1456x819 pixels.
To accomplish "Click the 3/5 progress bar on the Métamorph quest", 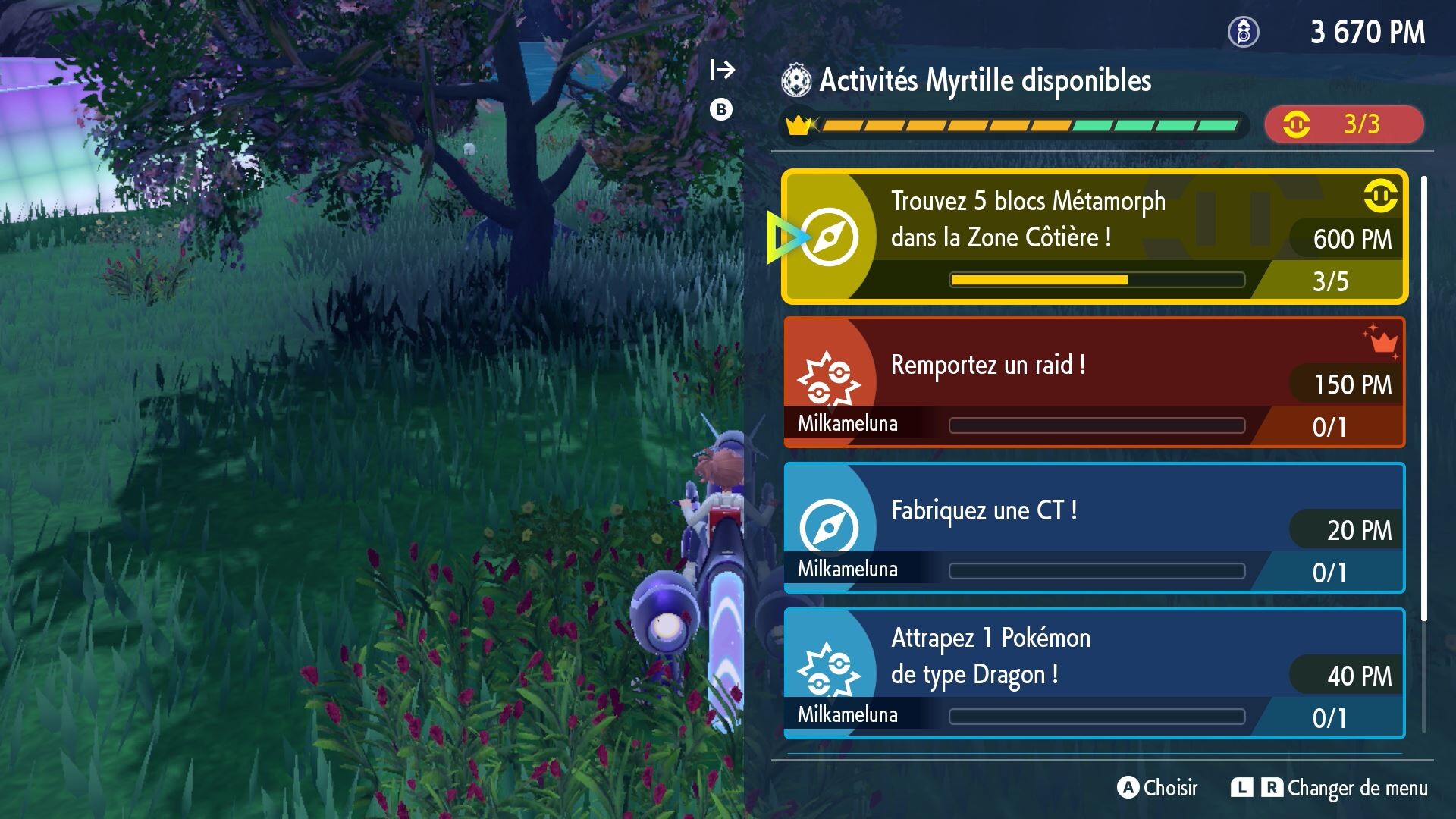I will 1096,280.
